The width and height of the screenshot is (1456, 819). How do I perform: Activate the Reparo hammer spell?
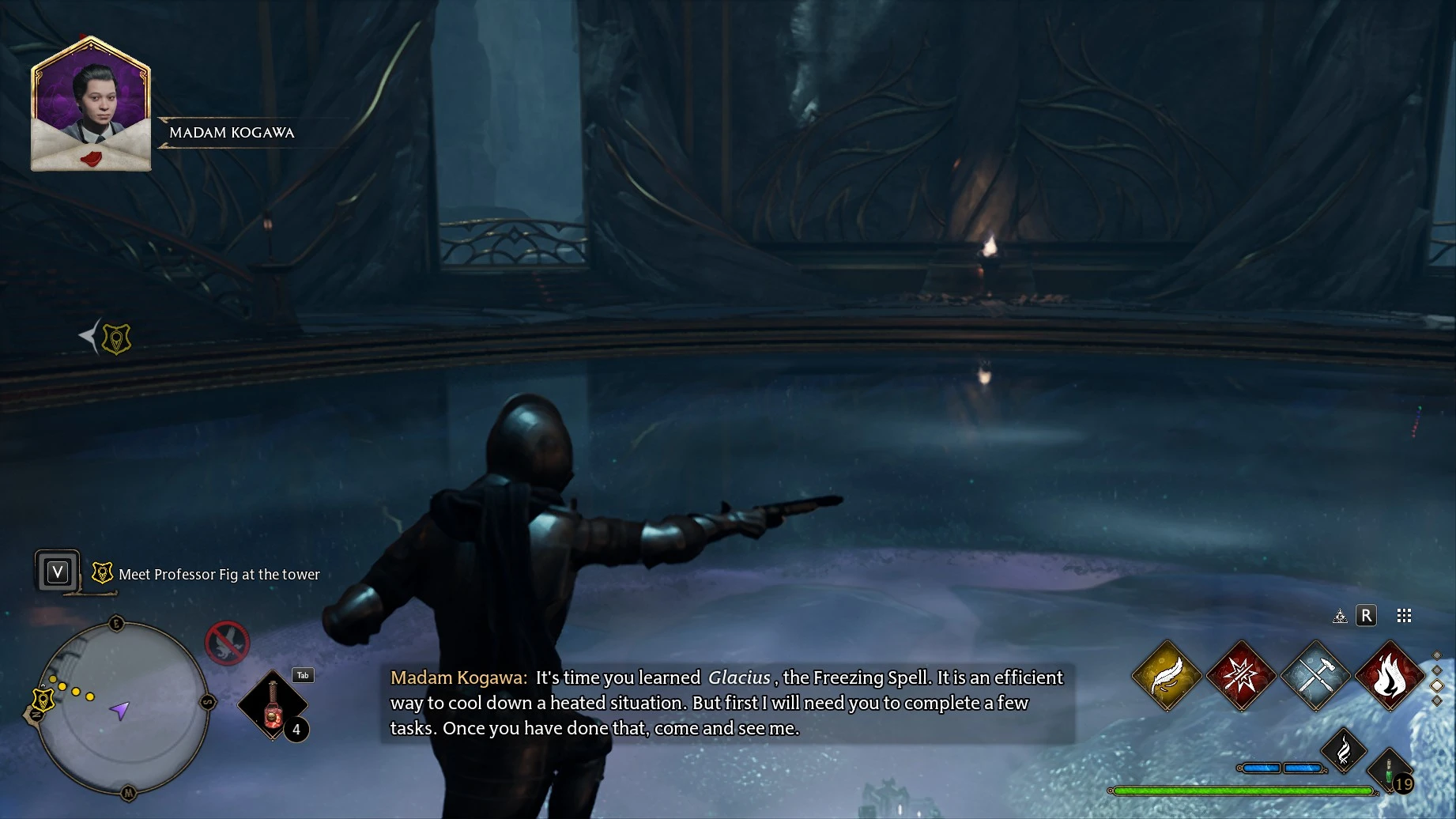point(1315,676)
